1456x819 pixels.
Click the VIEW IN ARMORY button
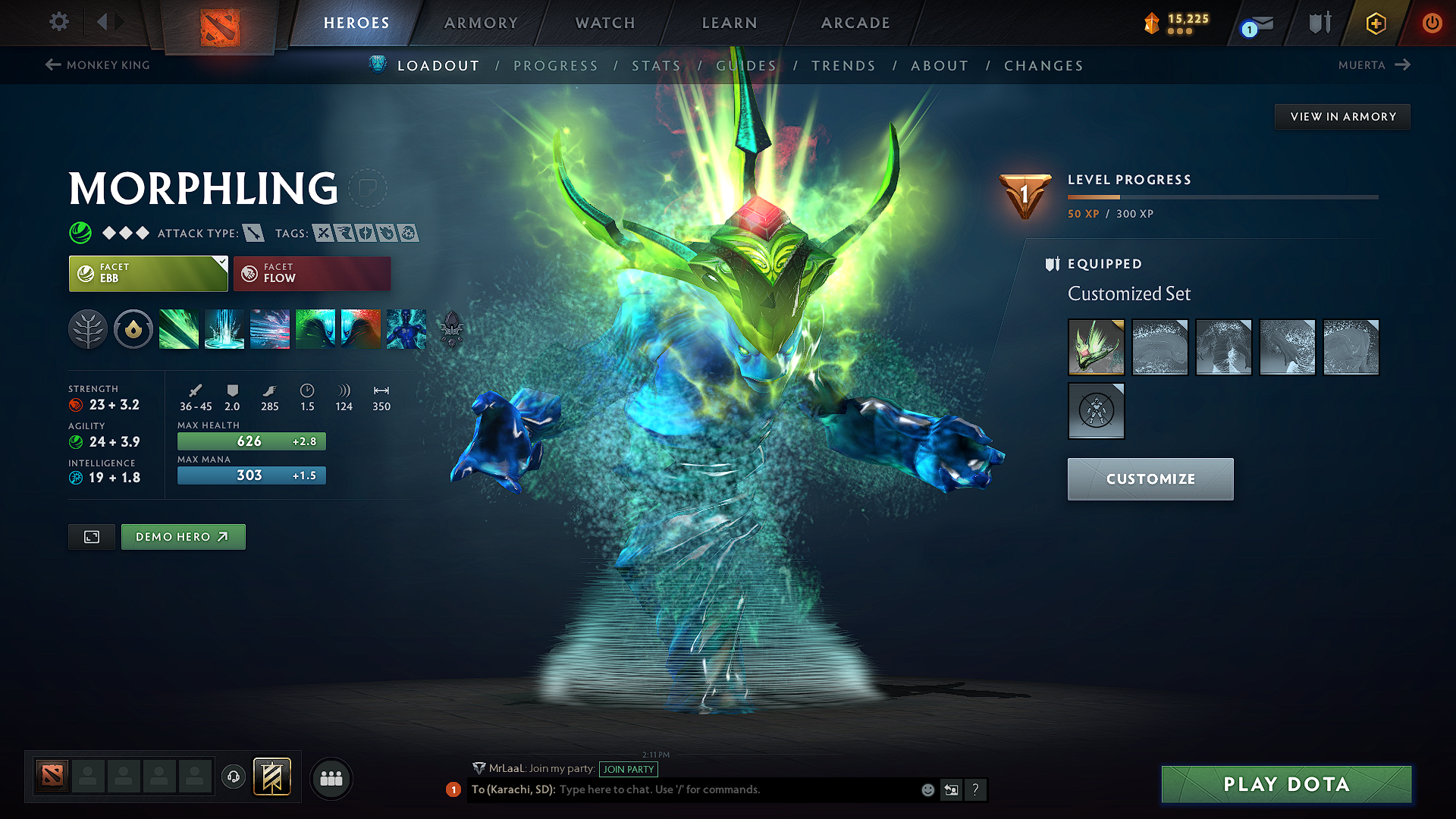[x=1341, y=116]
